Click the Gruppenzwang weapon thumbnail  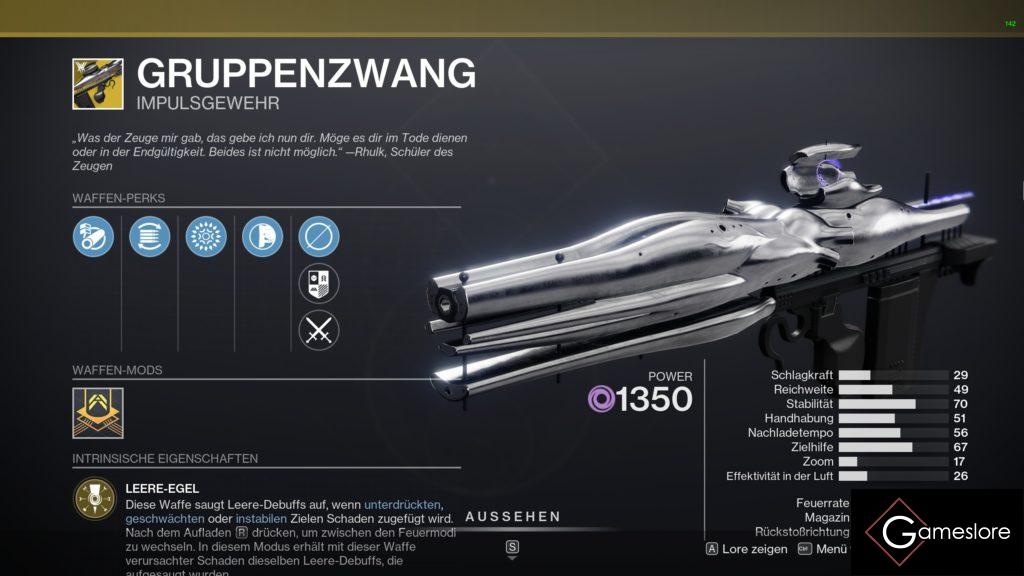coord(98,84)
